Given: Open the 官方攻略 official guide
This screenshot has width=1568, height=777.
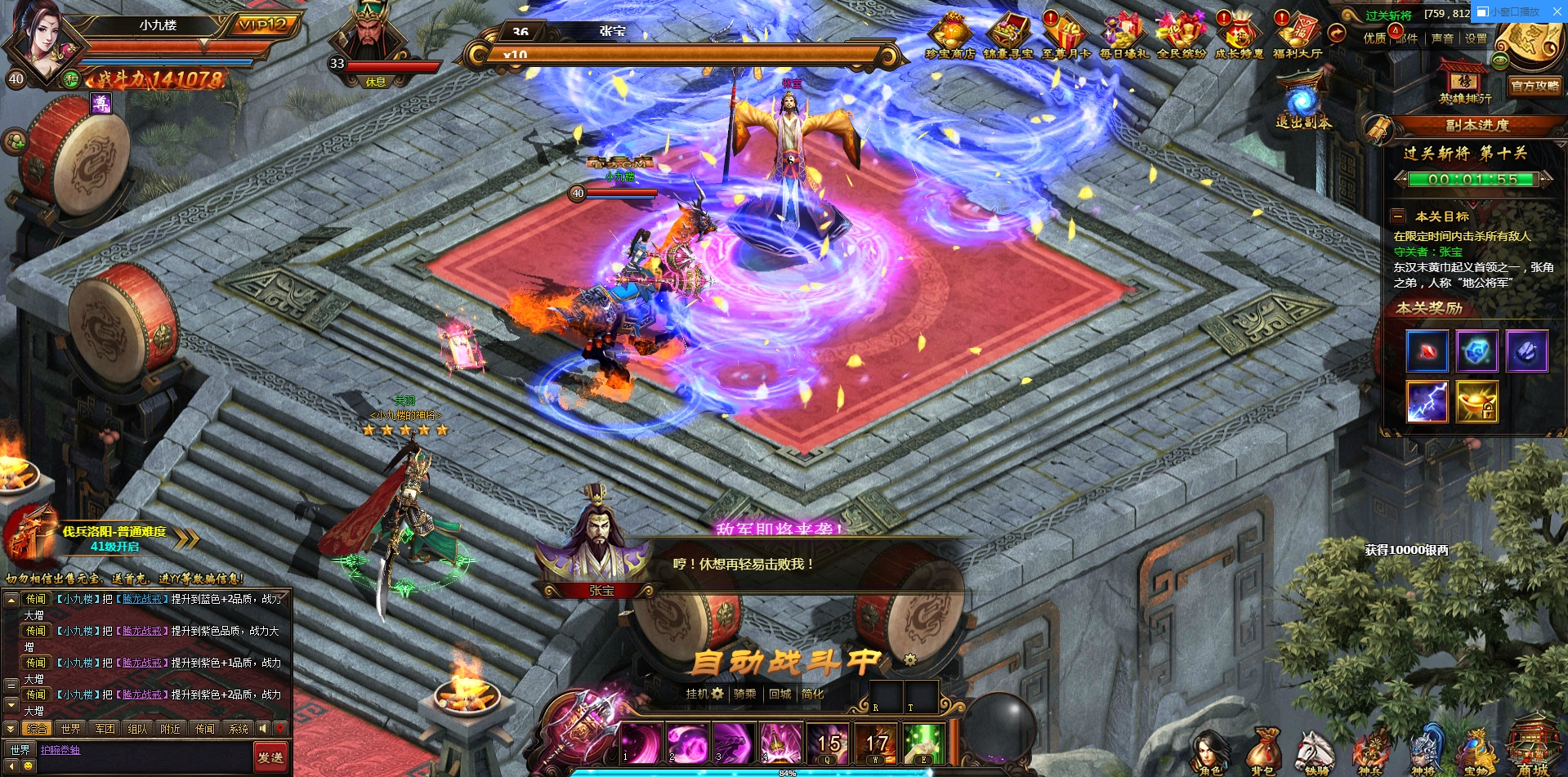Looking at the screenshot, I should tap(1534, 85).
